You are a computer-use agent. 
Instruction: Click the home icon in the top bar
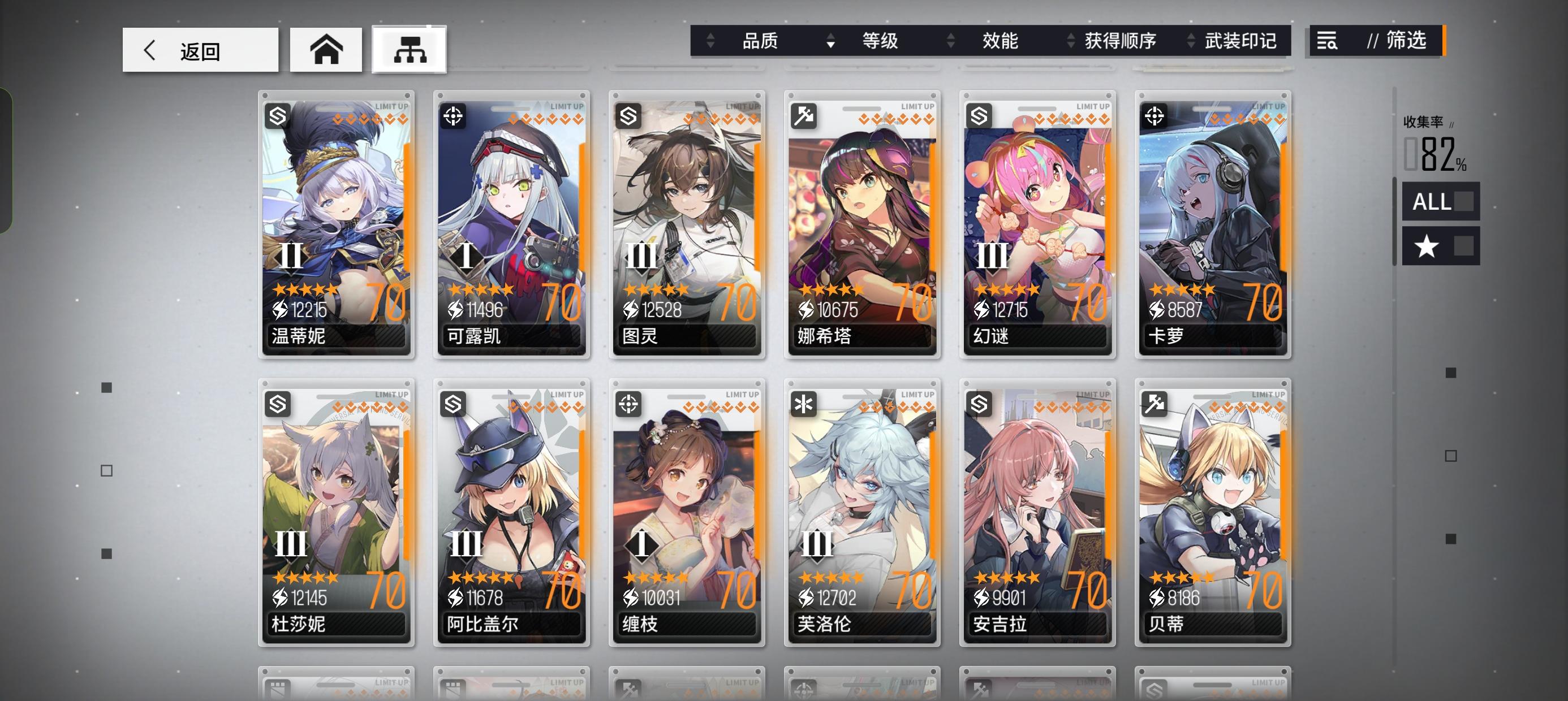(326, 49)
